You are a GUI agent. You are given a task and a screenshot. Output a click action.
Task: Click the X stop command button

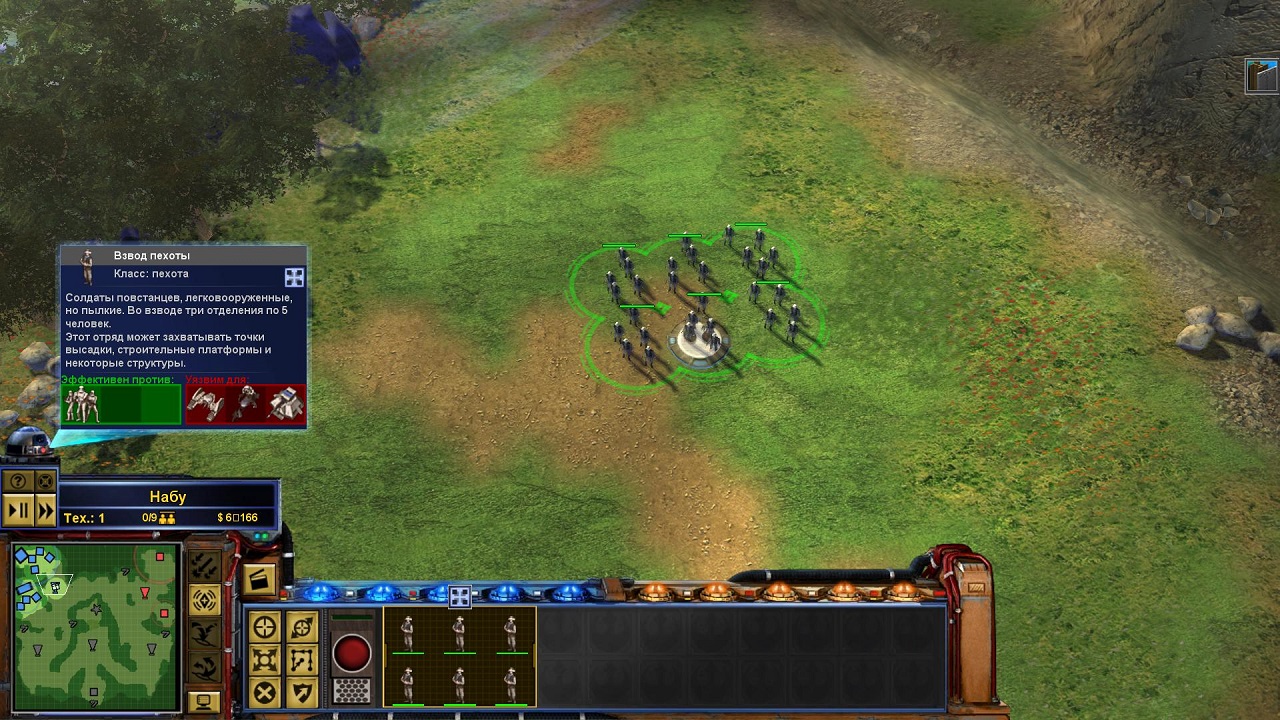(265, 692)
